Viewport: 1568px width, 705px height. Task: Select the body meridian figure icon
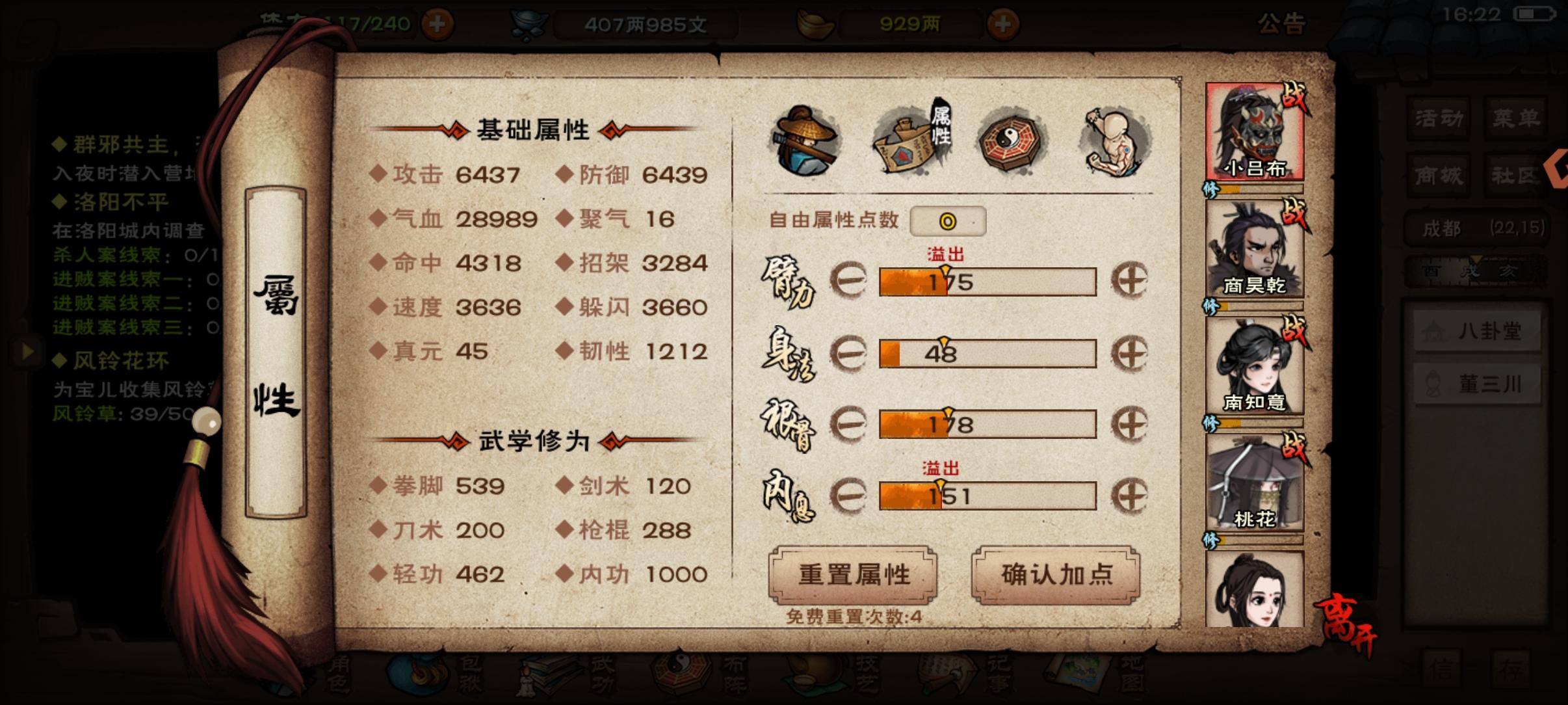point(1116,139)
